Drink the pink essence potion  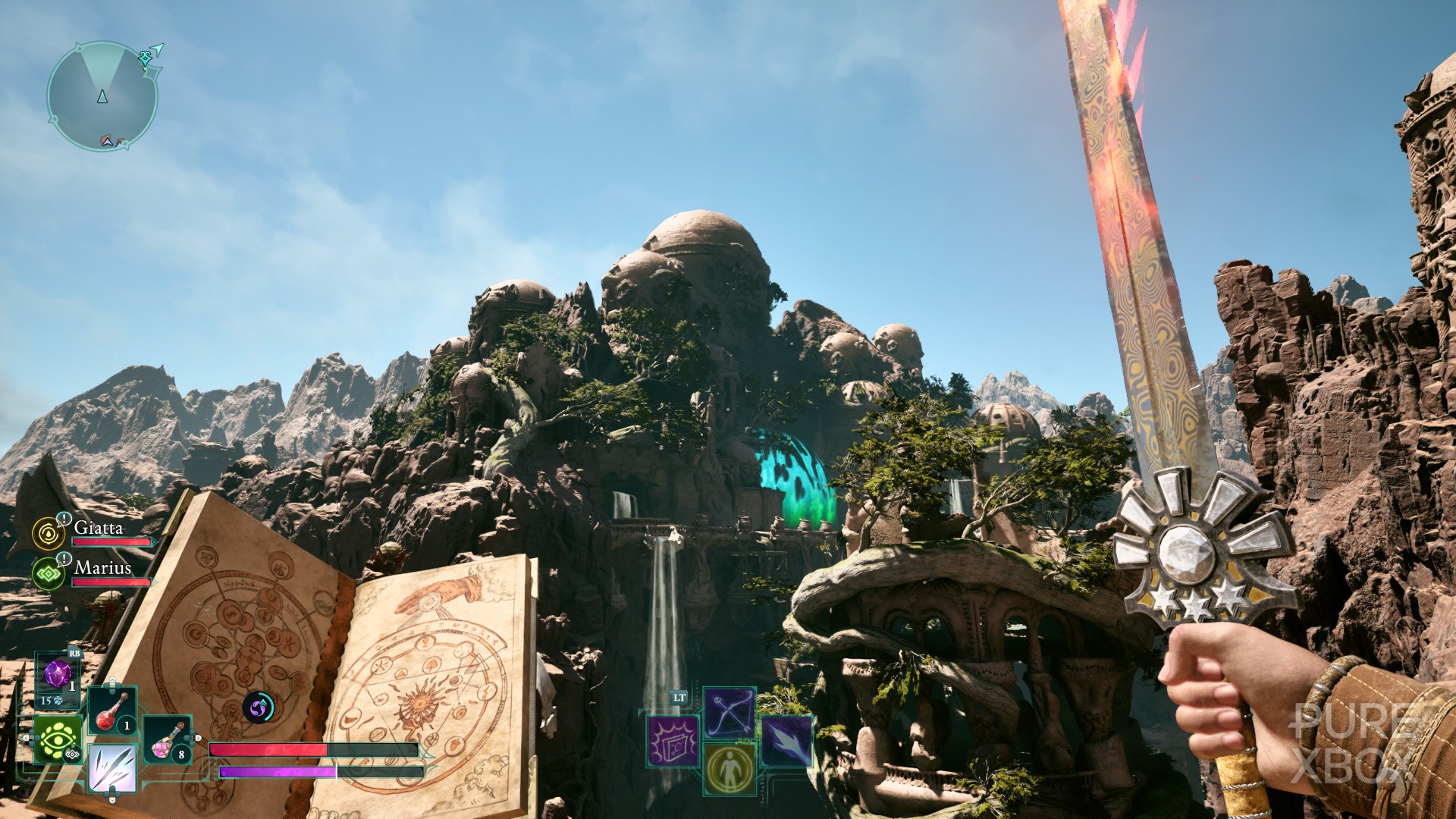click(167, 740)
